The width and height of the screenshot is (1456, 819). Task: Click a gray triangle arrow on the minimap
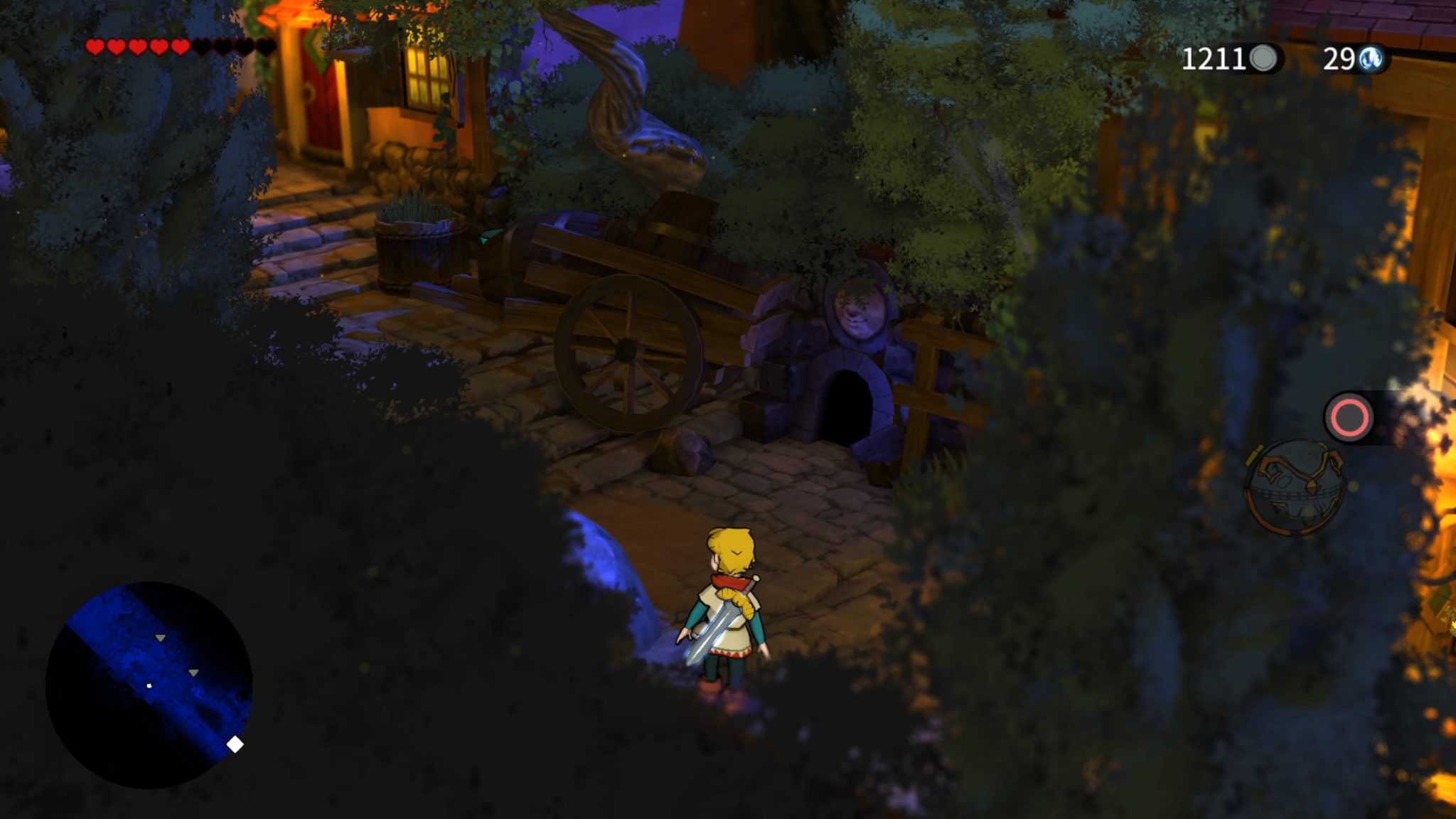159,638
